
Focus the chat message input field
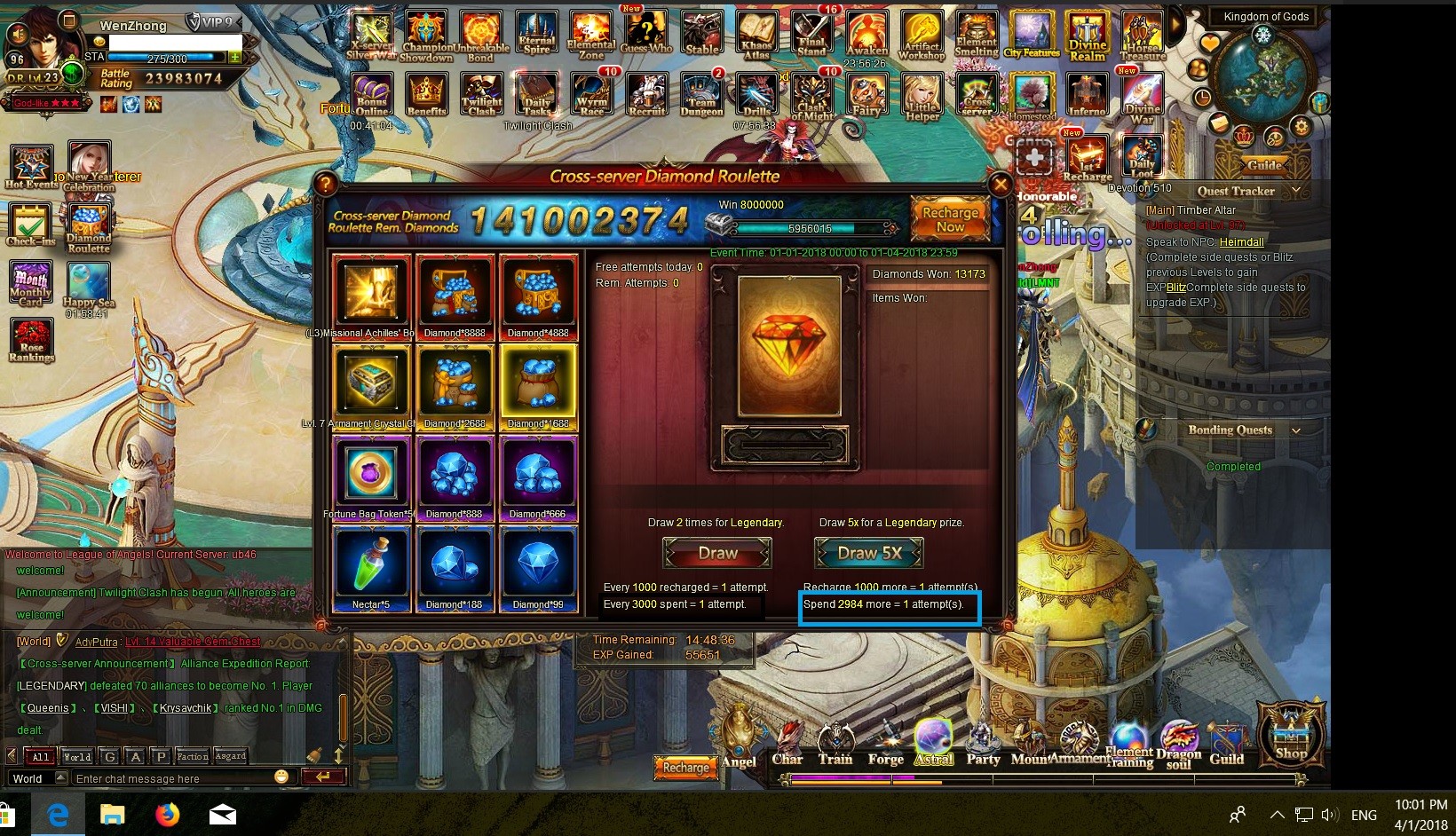(x=173, y=778)
